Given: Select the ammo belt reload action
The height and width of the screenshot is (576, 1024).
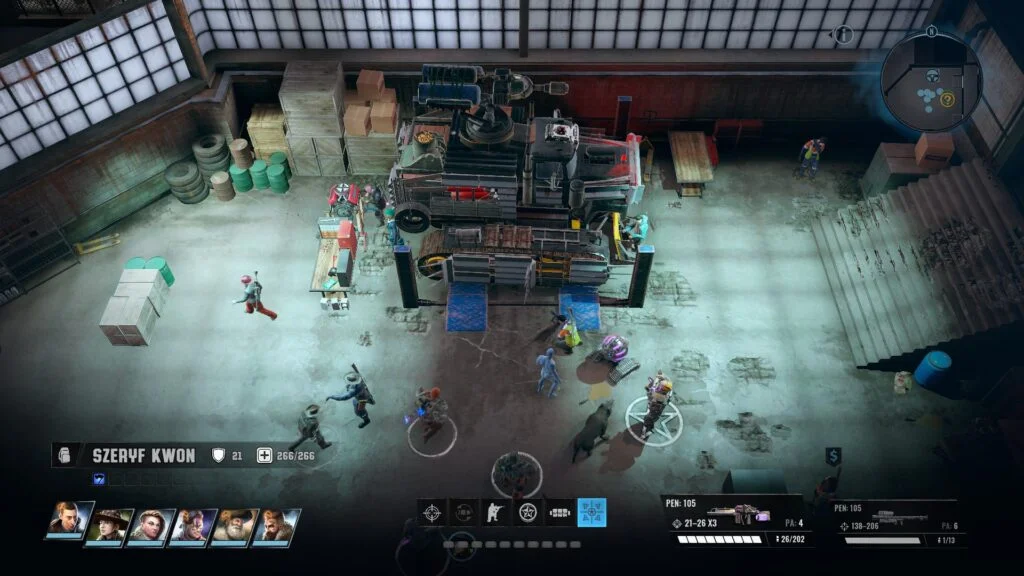Looking at the screenshot, I should [559, 513].
